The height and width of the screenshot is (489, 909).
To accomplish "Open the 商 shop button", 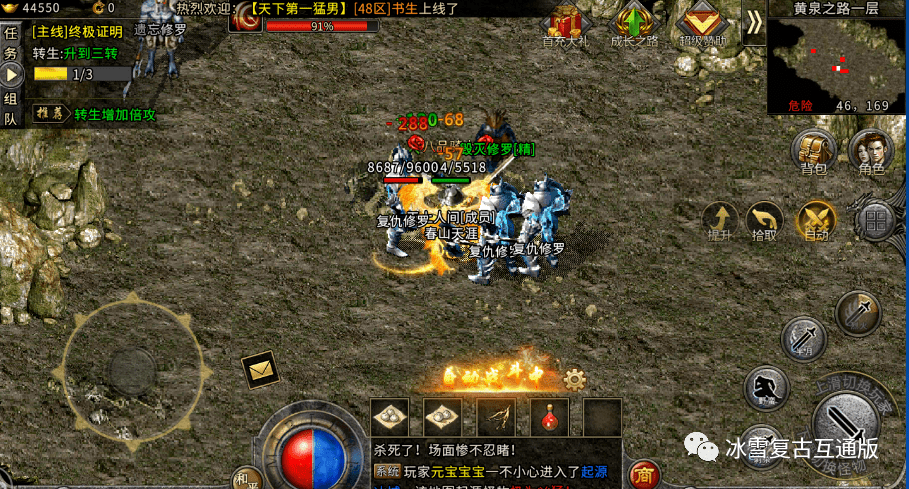I will click(x=643, y=474).
